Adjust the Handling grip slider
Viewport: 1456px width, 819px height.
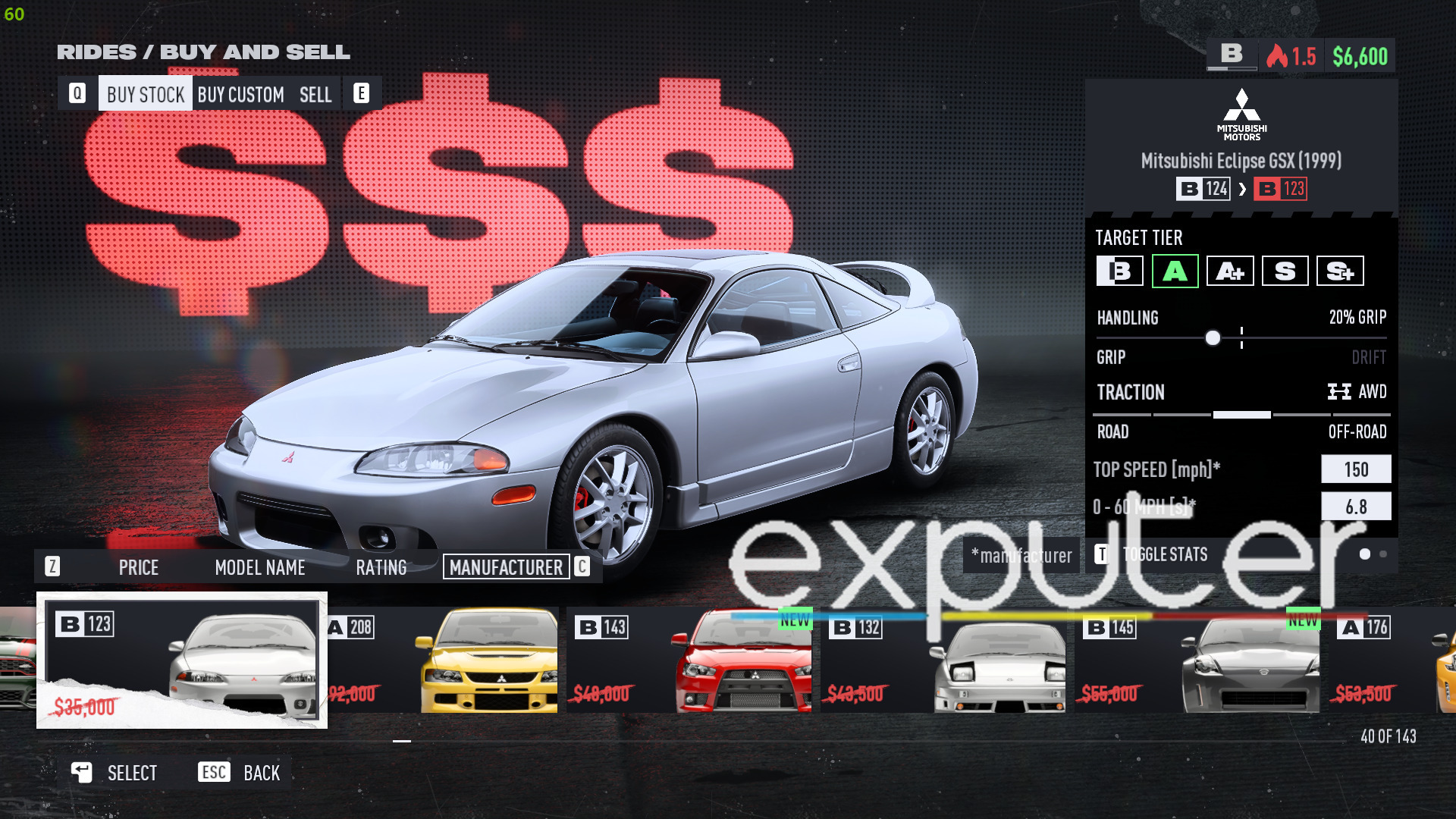(x=1213, y=338)
